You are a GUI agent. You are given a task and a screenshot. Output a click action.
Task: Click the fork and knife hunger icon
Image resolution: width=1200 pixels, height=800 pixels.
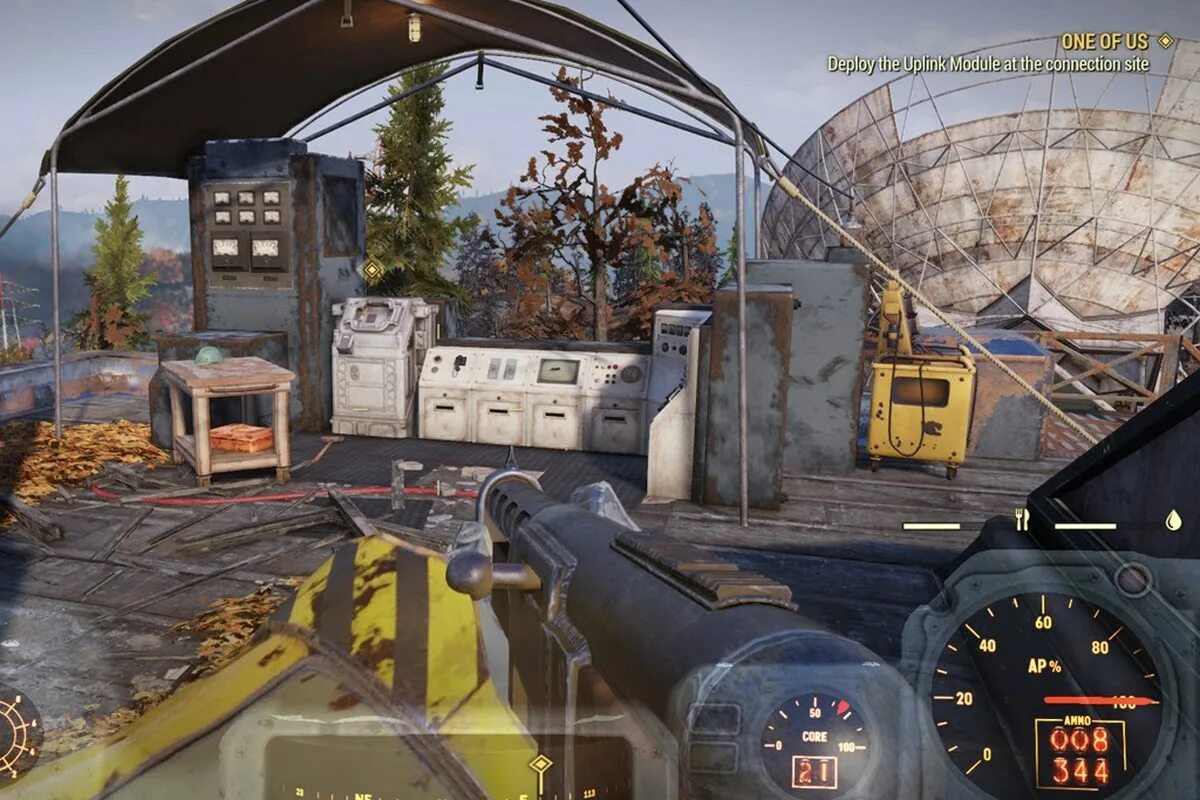[1021, 519]
